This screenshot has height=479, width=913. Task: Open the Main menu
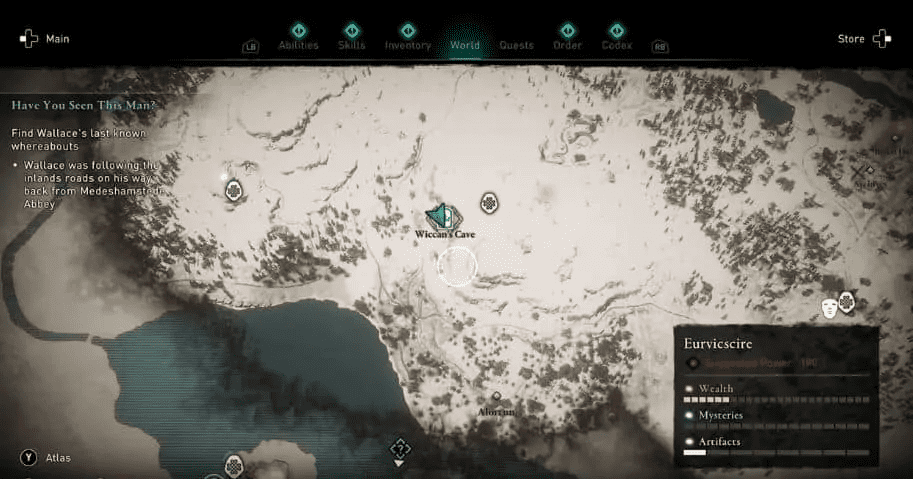(44, 39)
